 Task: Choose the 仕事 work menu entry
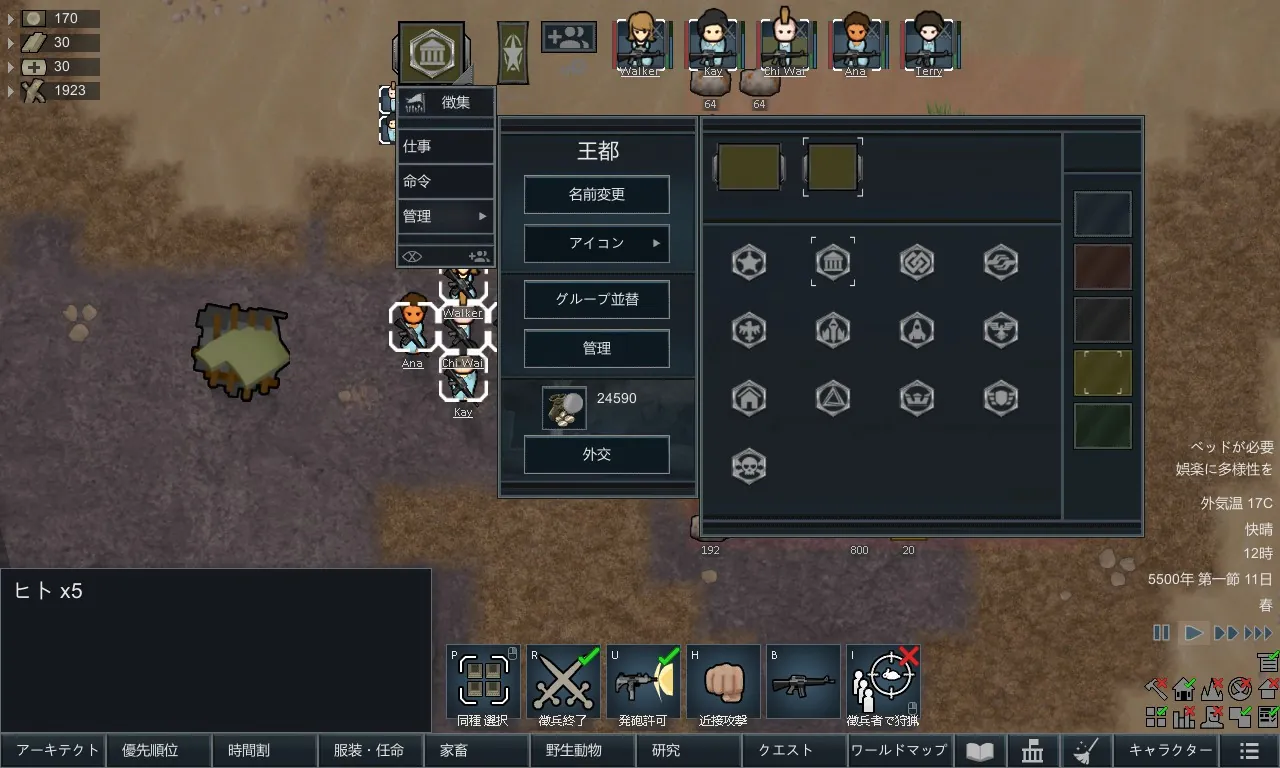pyautogui.click(x=445, y=146)
